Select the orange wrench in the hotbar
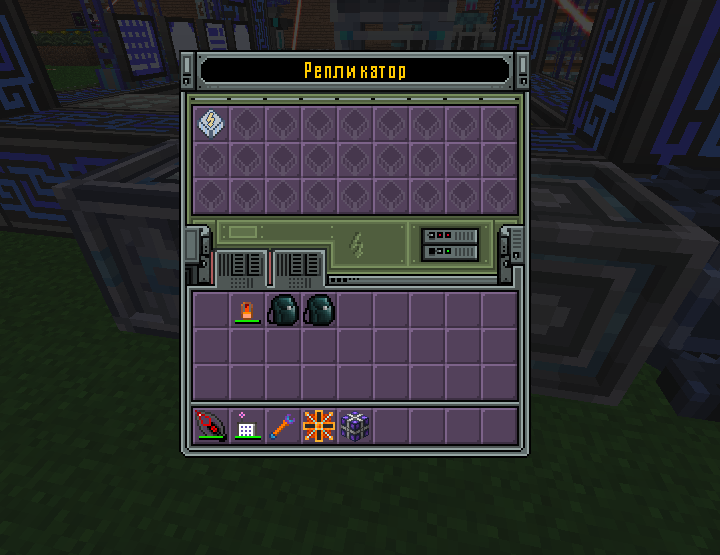 tap(283, 425)
